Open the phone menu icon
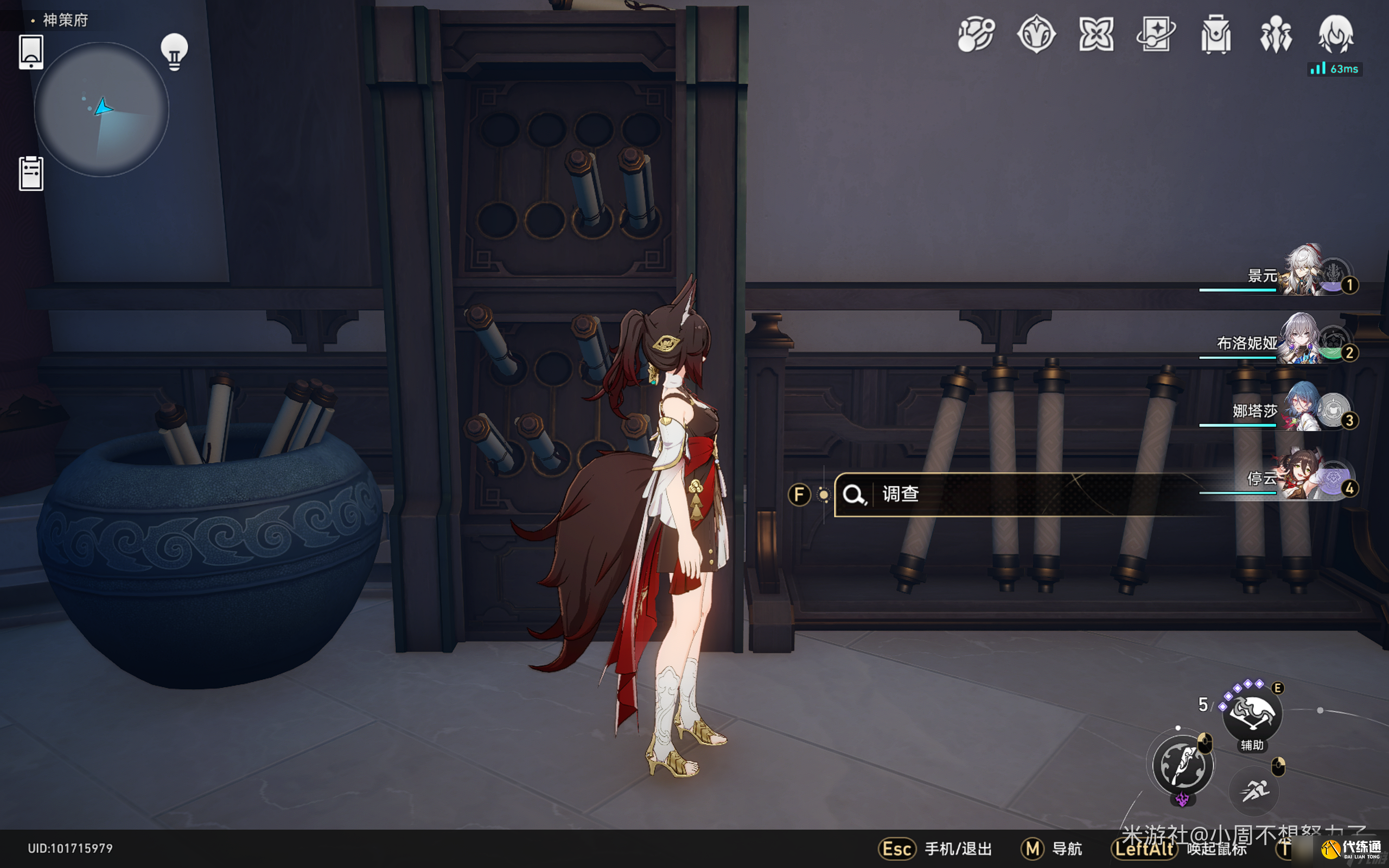 click(31, 52)
